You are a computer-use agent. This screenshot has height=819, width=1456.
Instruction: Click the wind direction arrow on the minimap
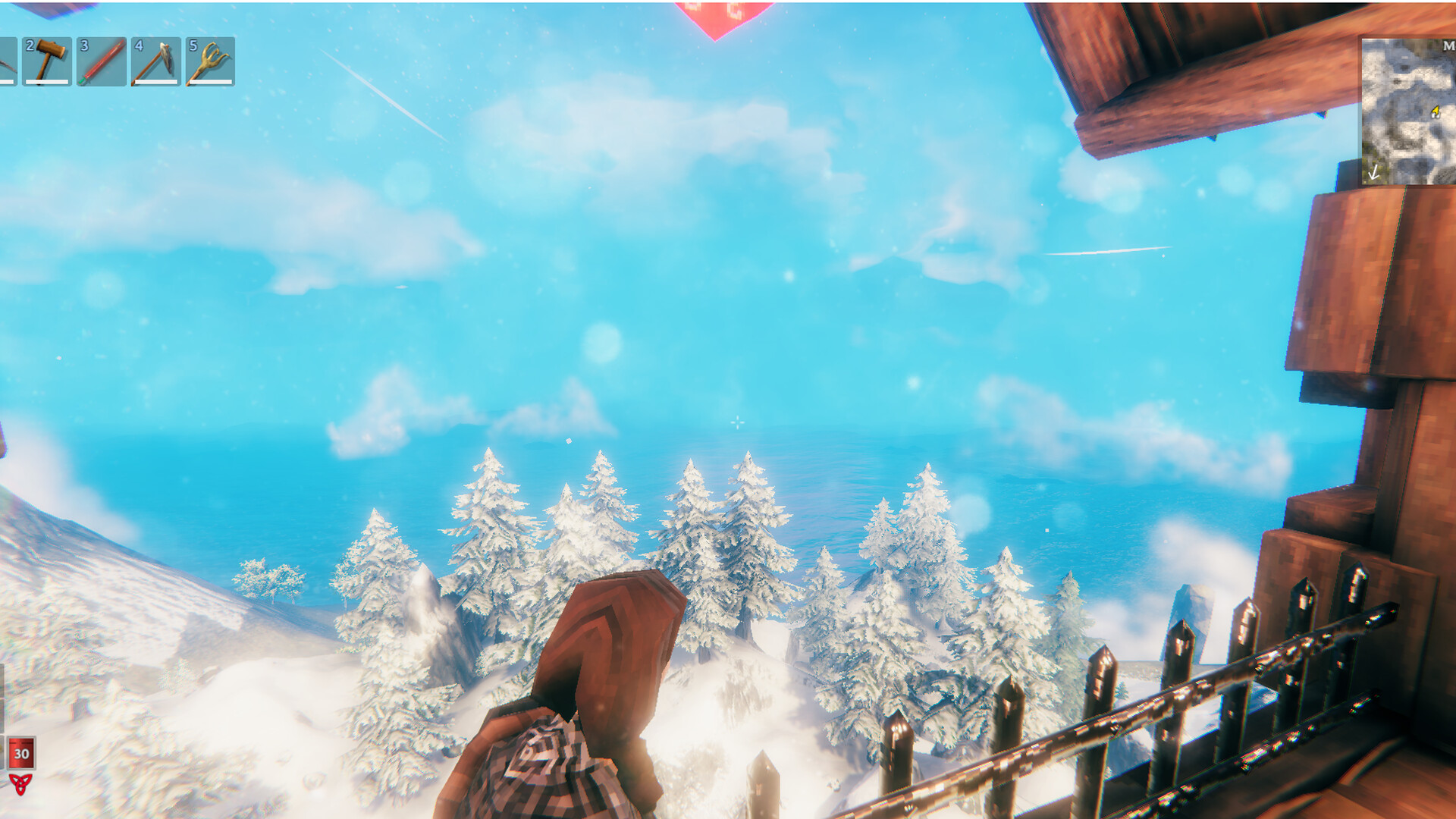[1373, 172]
